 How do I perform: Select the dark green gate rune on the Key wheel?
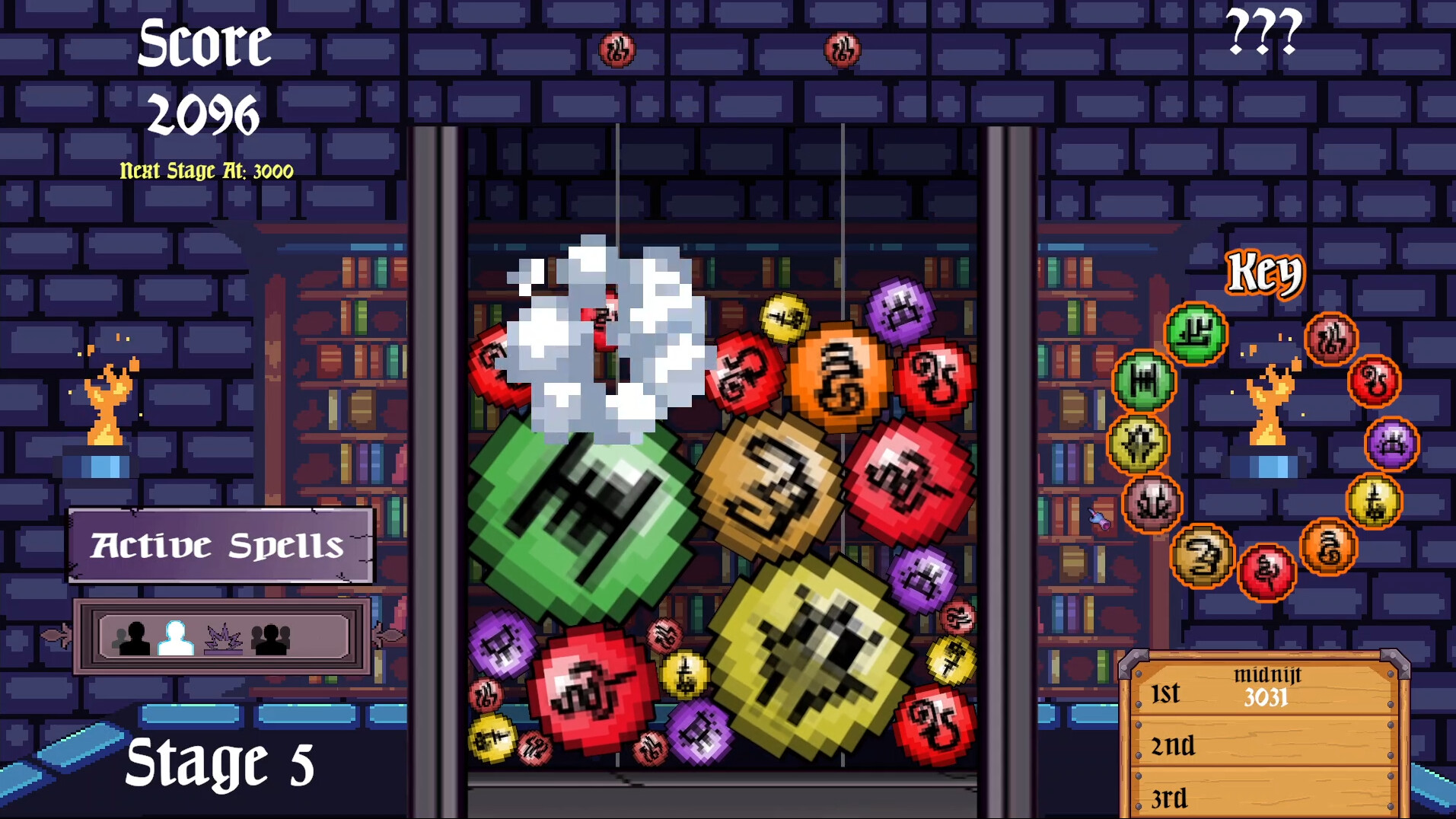click(1143, 380)
